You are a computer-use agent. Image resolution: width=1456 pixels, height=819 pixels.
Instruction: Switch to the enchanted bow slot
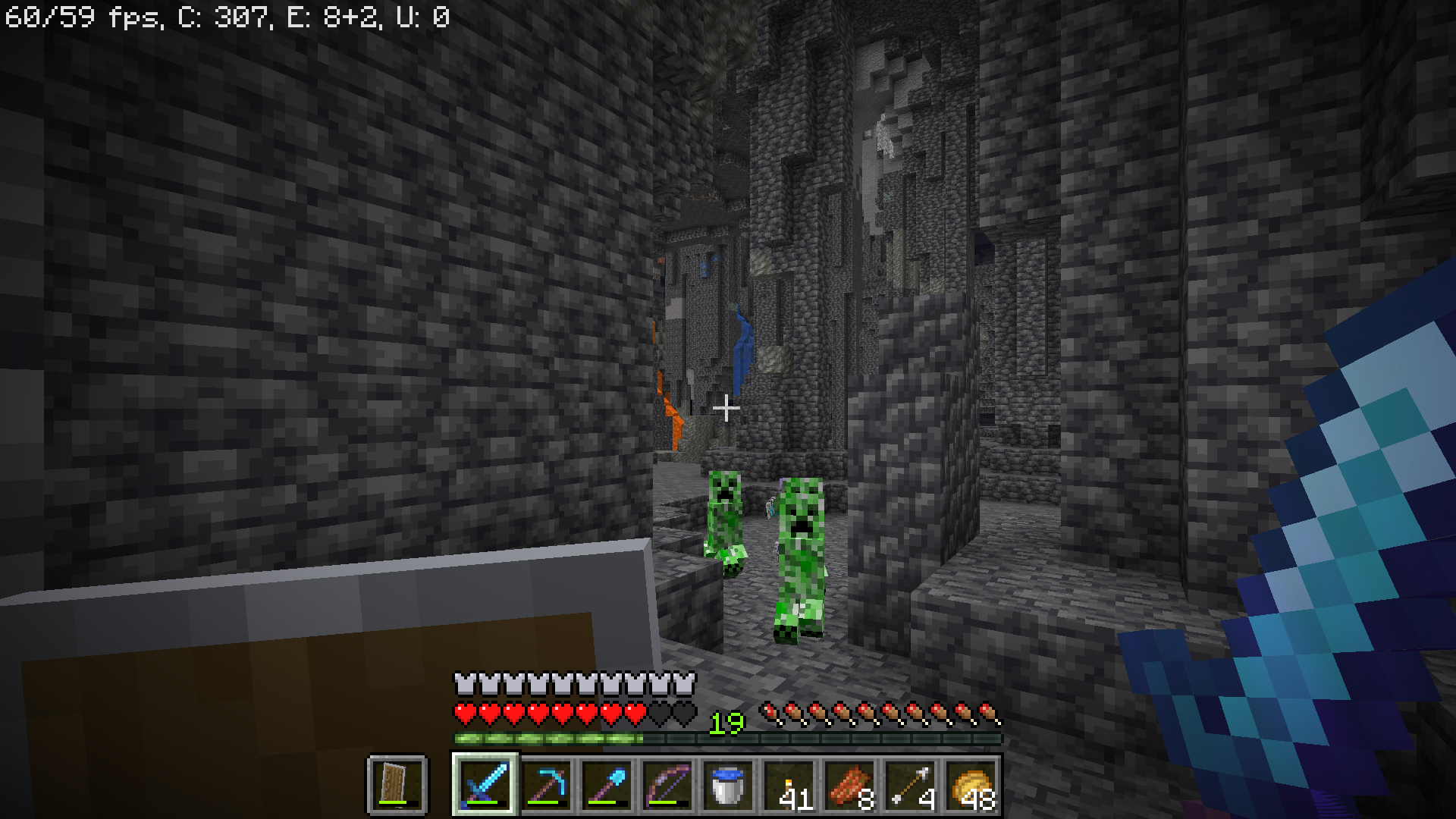[x=667, y=784]
